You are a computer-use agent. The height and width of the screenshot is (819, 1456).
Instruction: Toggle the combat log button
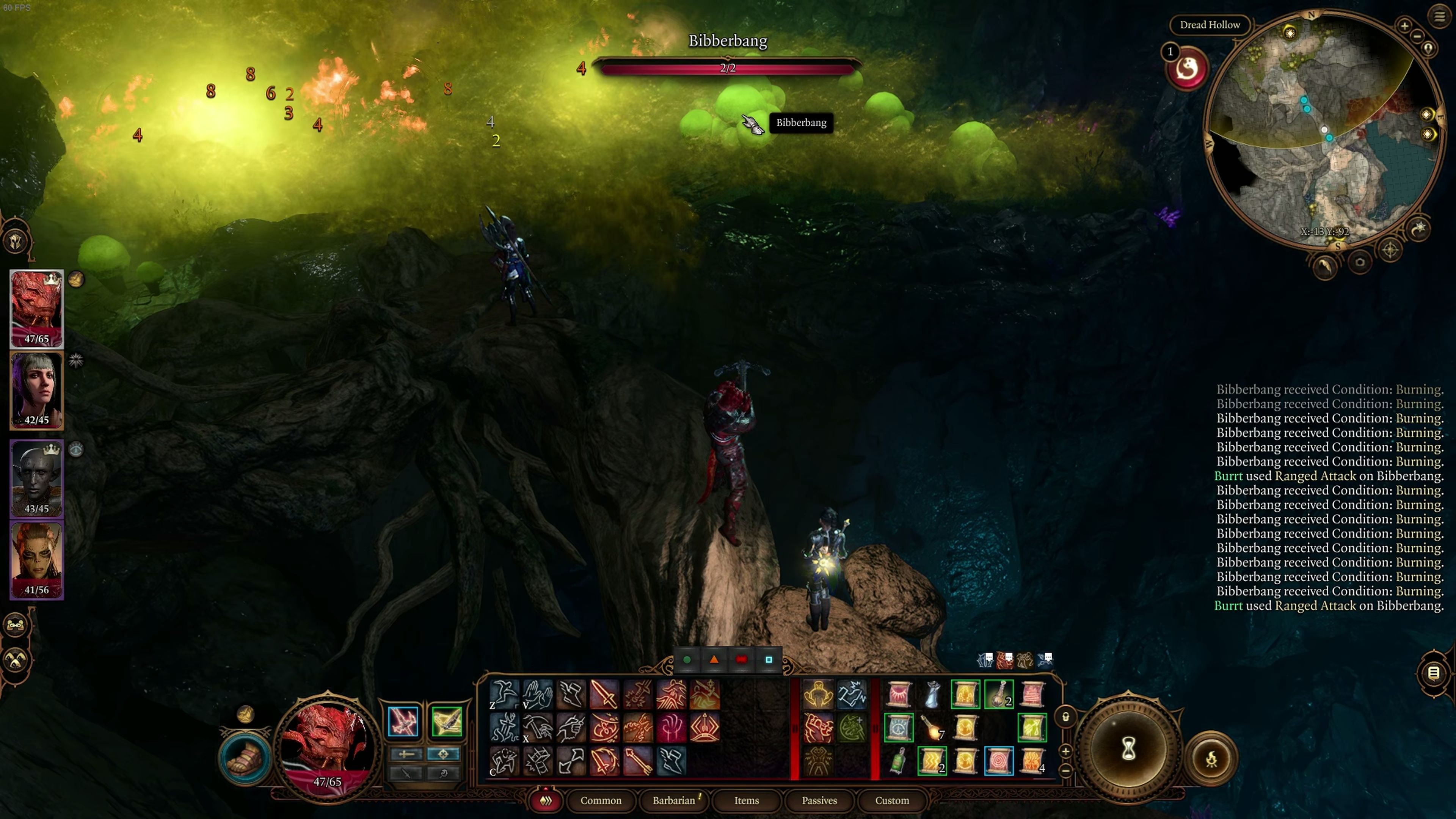pos(1433,673)
